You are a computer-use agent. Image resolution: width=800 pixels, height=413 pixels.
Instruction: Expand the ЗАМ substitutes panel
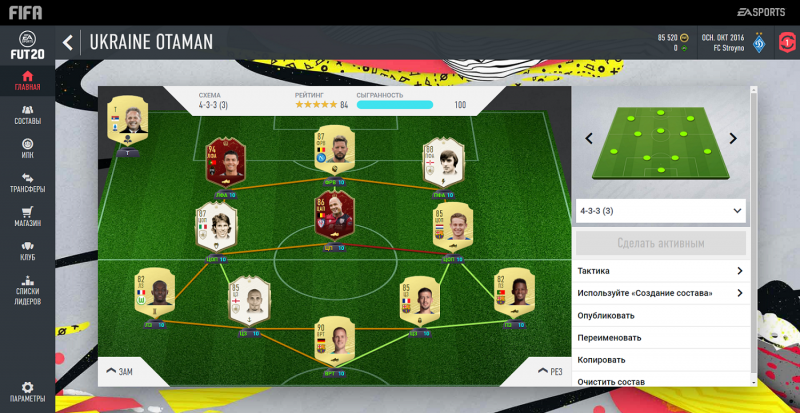[x=120, y=371]
